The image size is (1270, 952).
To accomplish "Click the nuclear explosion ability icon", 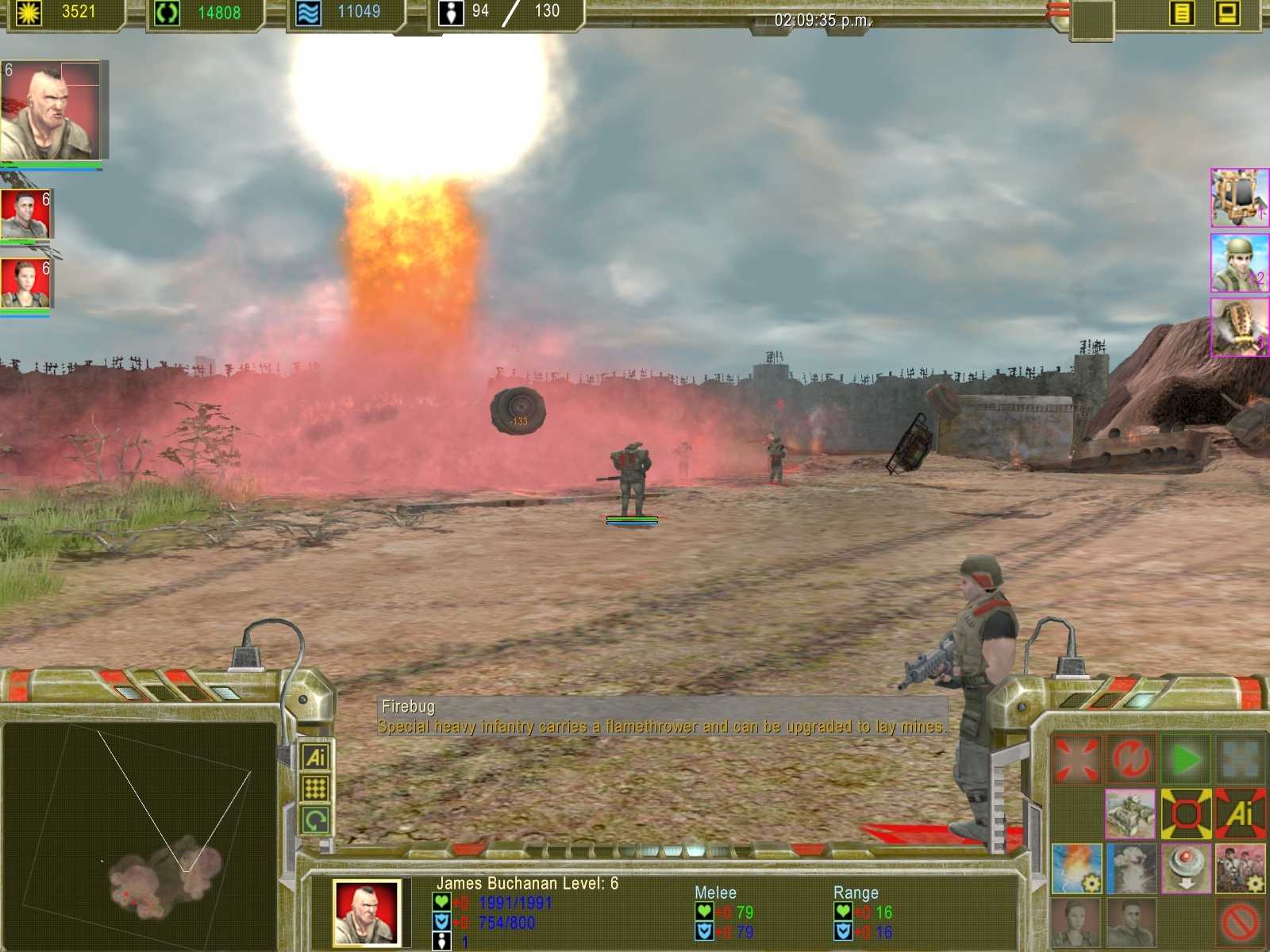I will coord(1130,869).
